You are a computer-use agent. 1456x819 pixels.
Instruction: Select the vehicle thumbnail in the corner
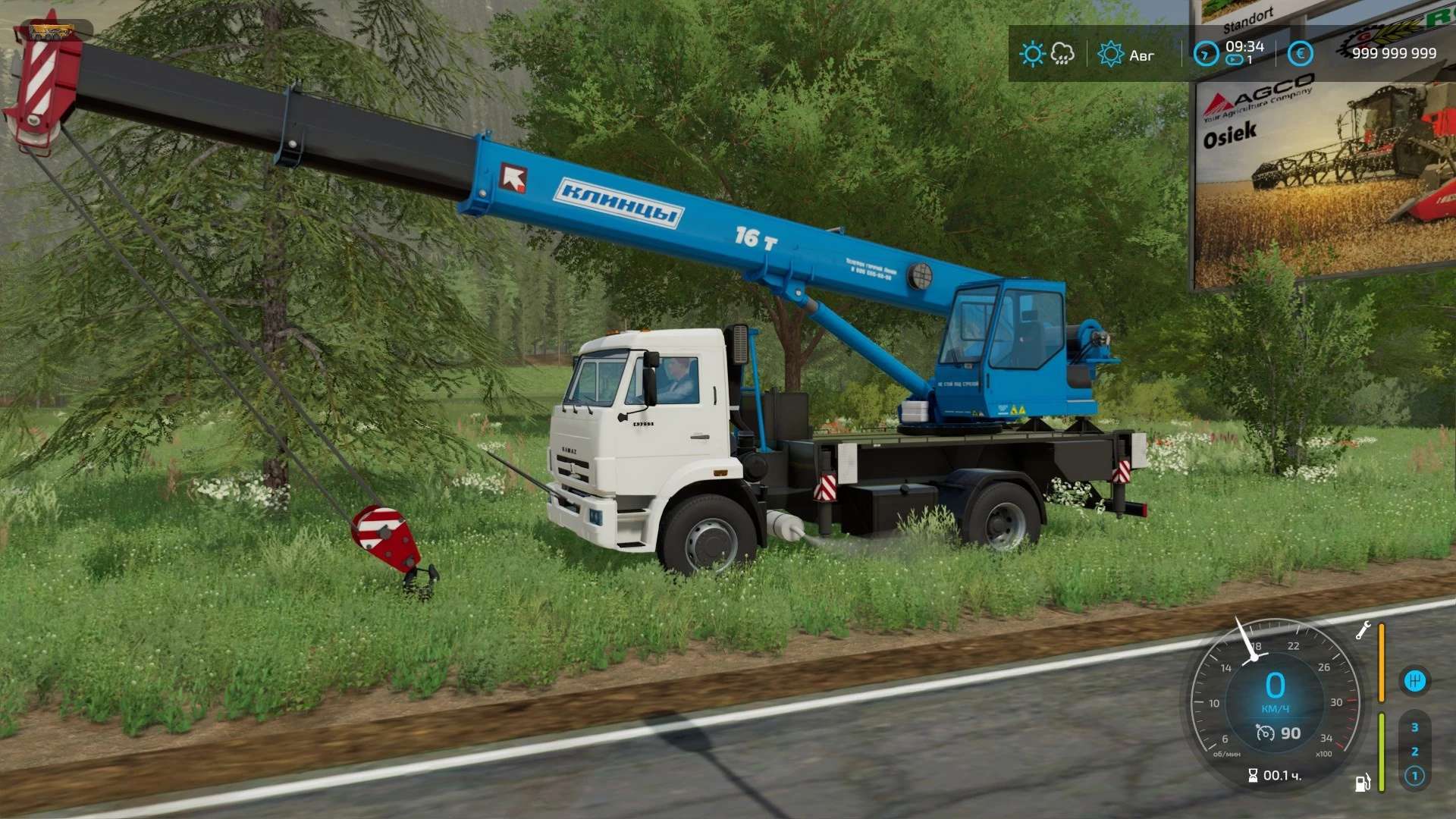coord(52,32)
